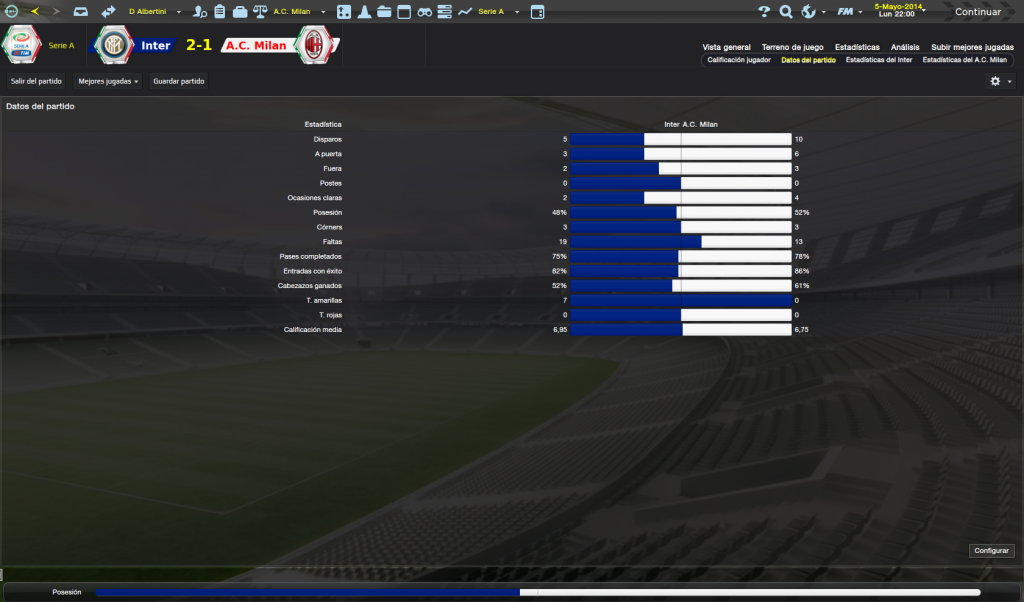Click the question mark help icon

(x=764, y=12)
